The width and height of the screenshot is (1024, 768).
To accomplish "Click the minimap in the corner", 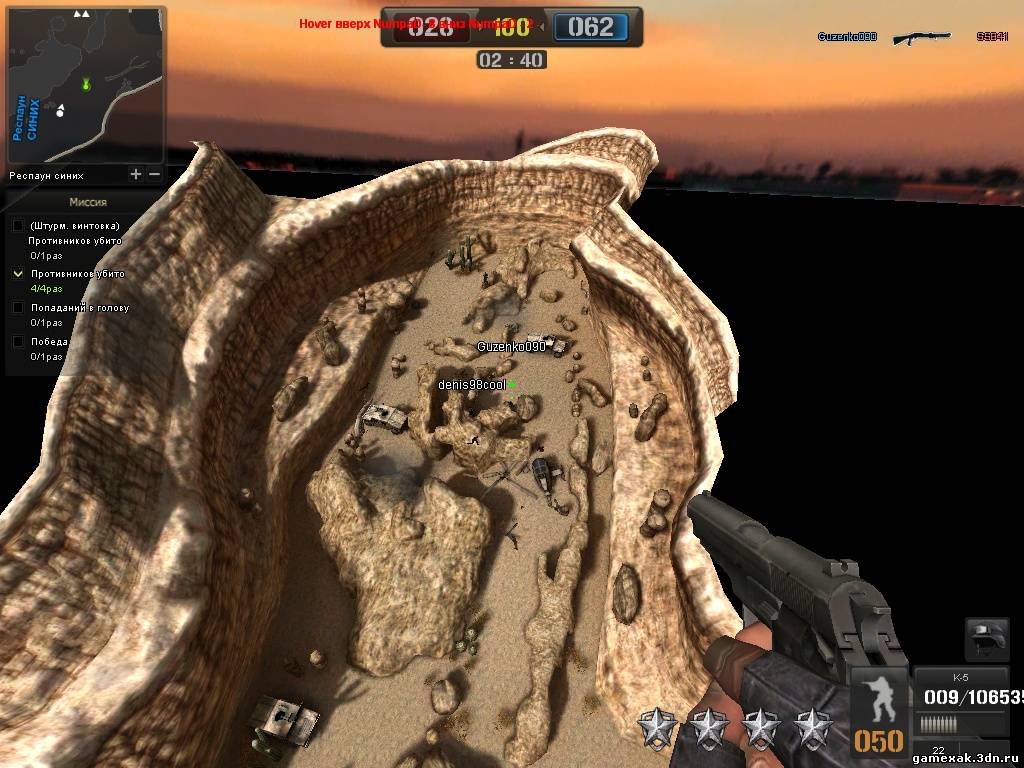I will [x=86, y=85].
